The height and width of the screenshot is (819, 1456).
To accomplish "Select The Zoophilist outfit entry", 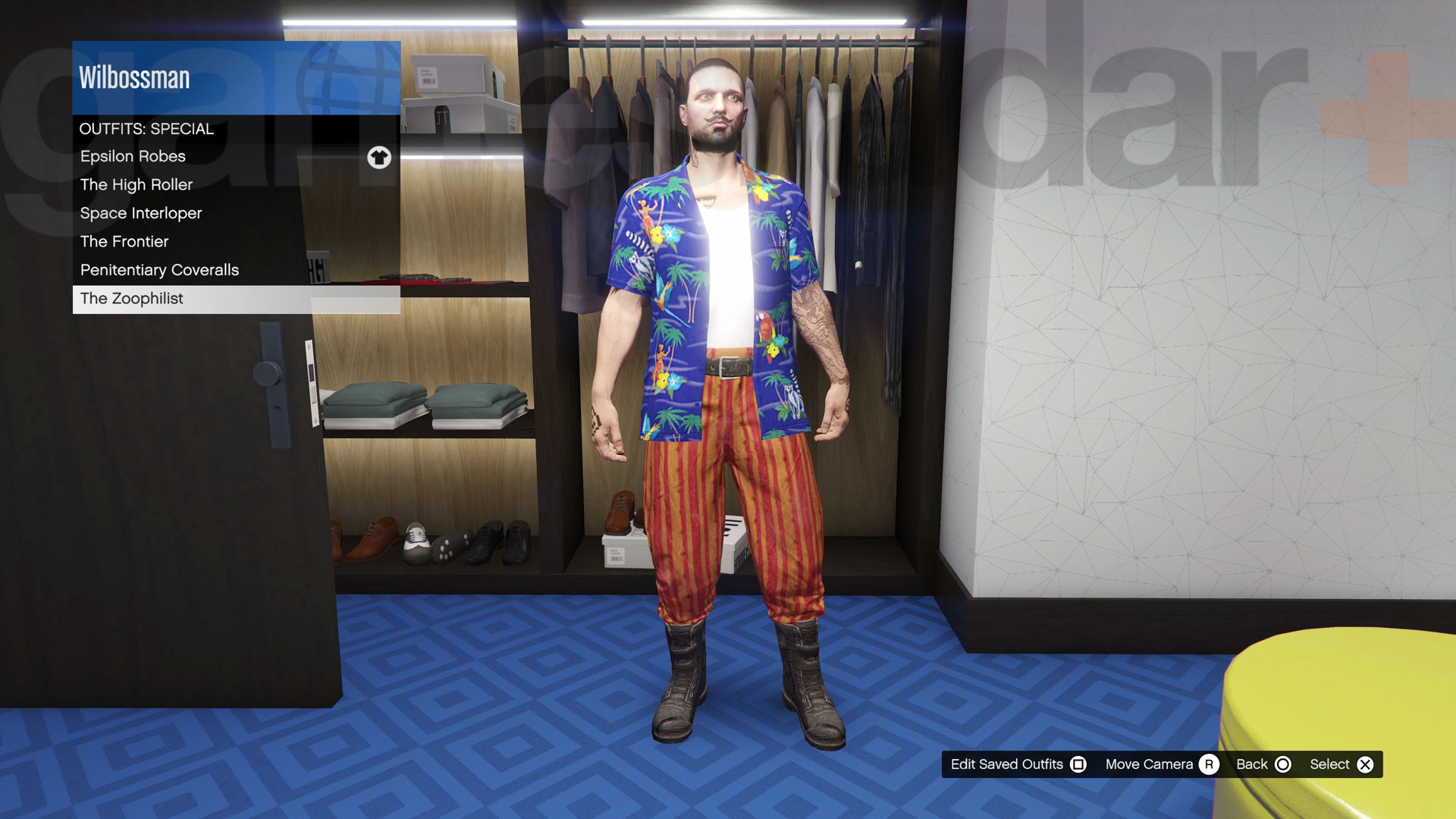I will coord(131,299).
